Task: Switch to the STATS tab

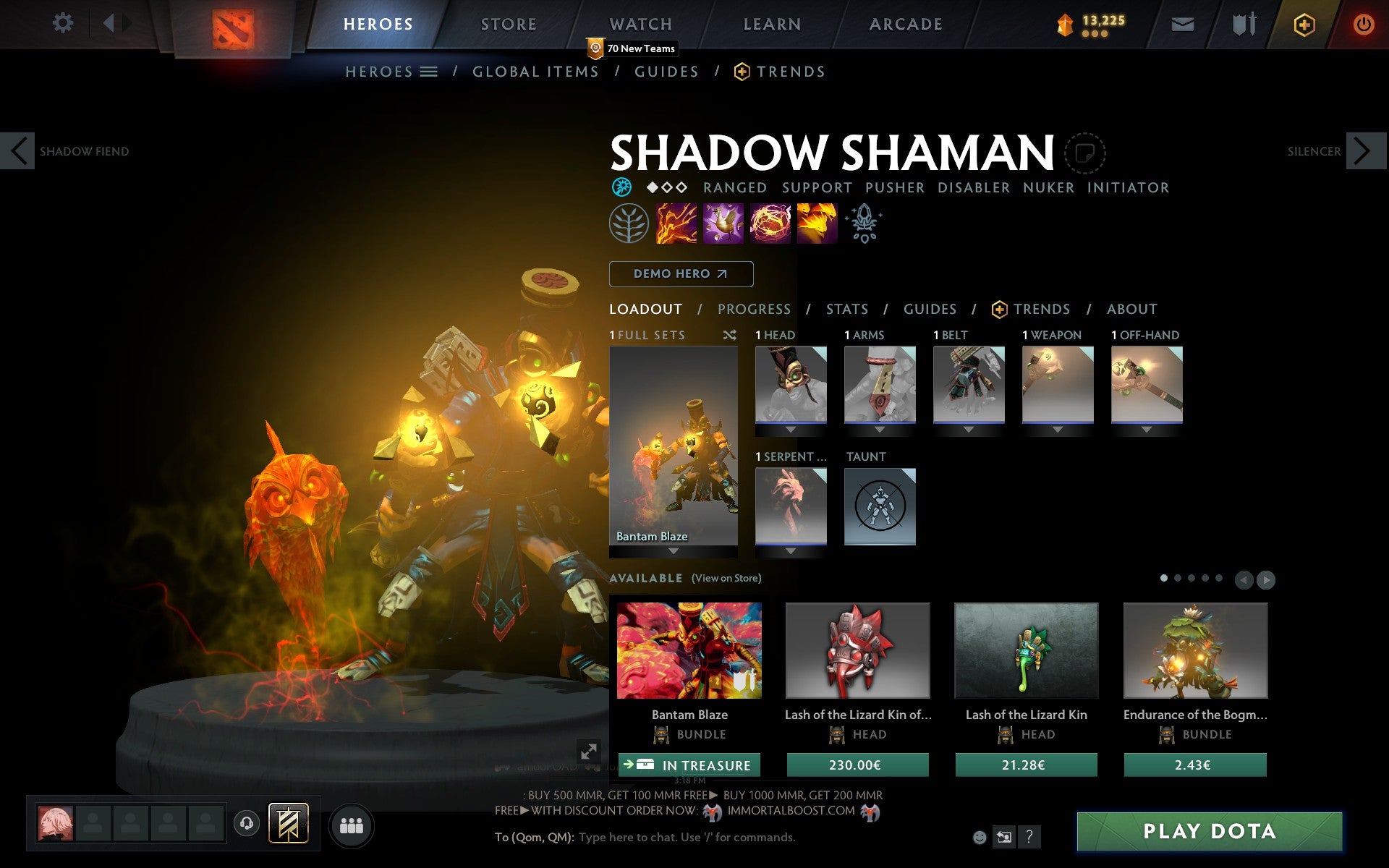Action: click(x=846, y=309)
